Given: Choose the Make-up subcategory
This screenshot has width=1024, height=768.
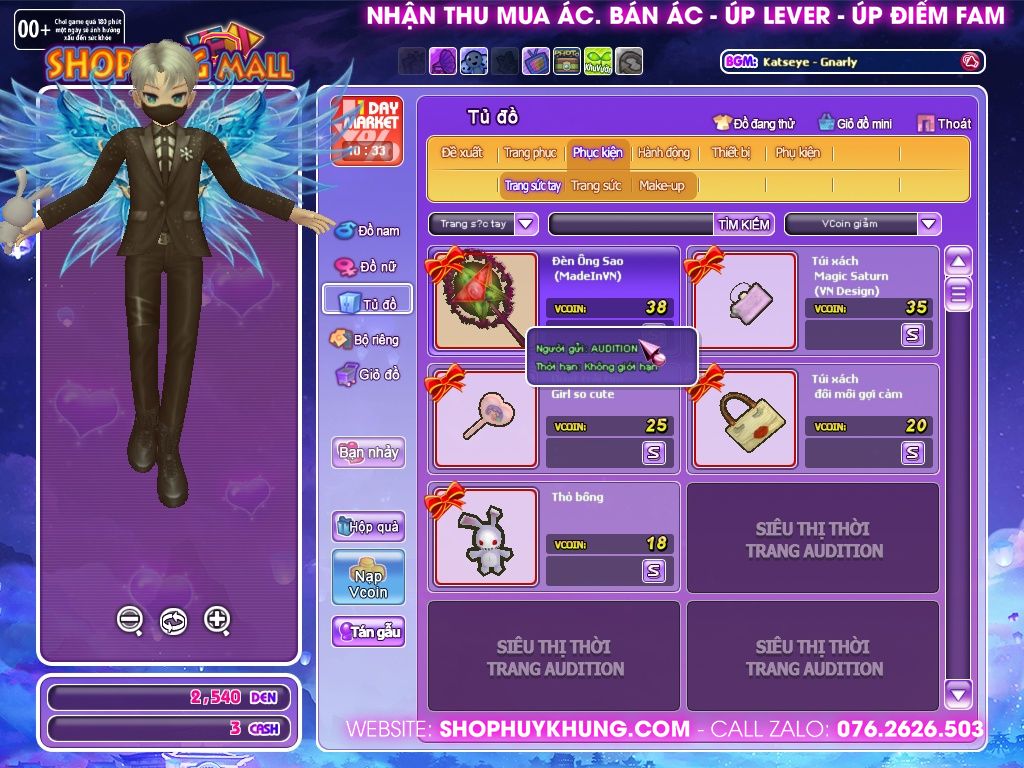Looking at the screenshot, I should point(662,186).
